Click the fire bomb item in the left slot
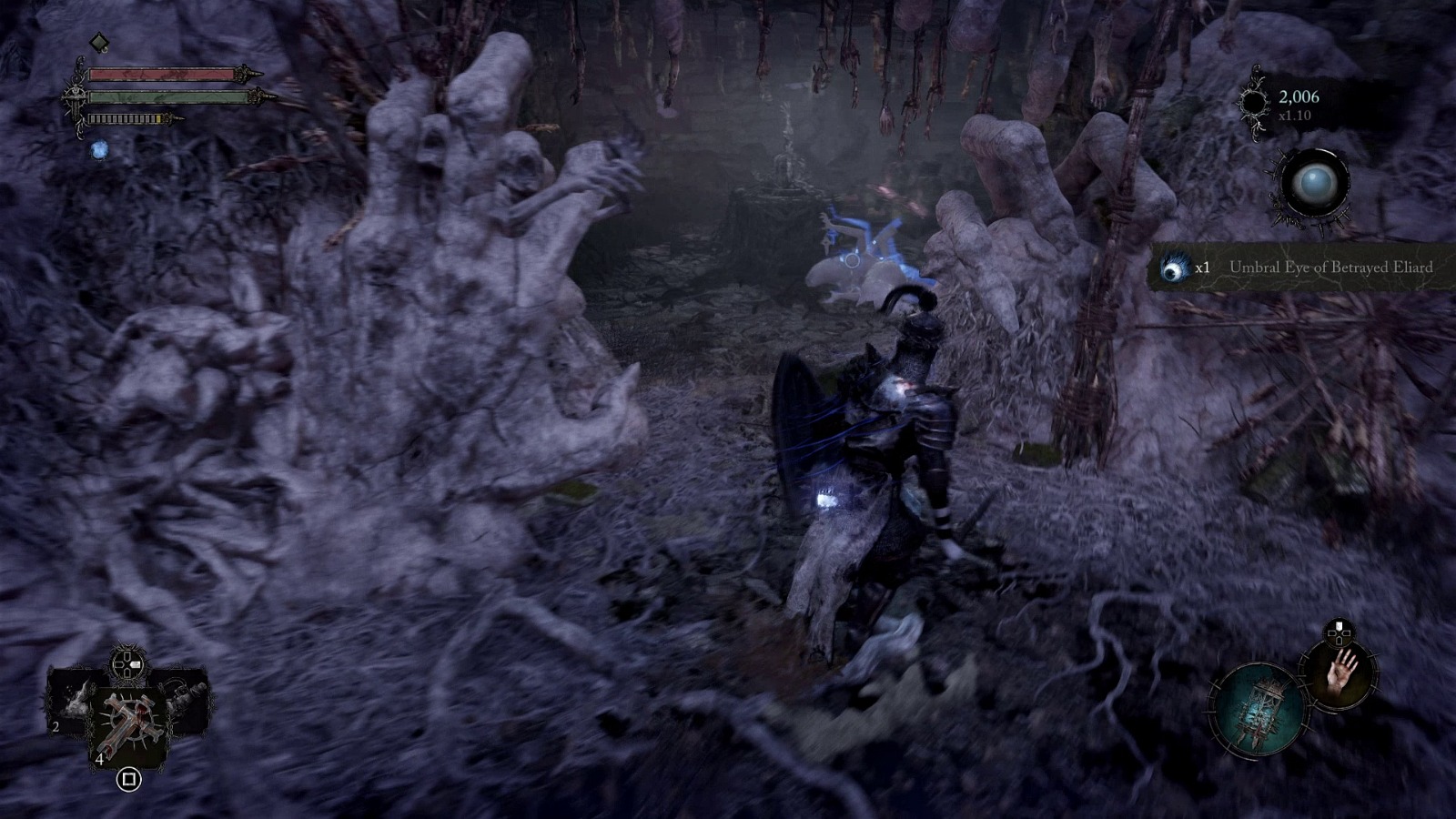This screenshot has width=1456, height=819. point(75,703)
